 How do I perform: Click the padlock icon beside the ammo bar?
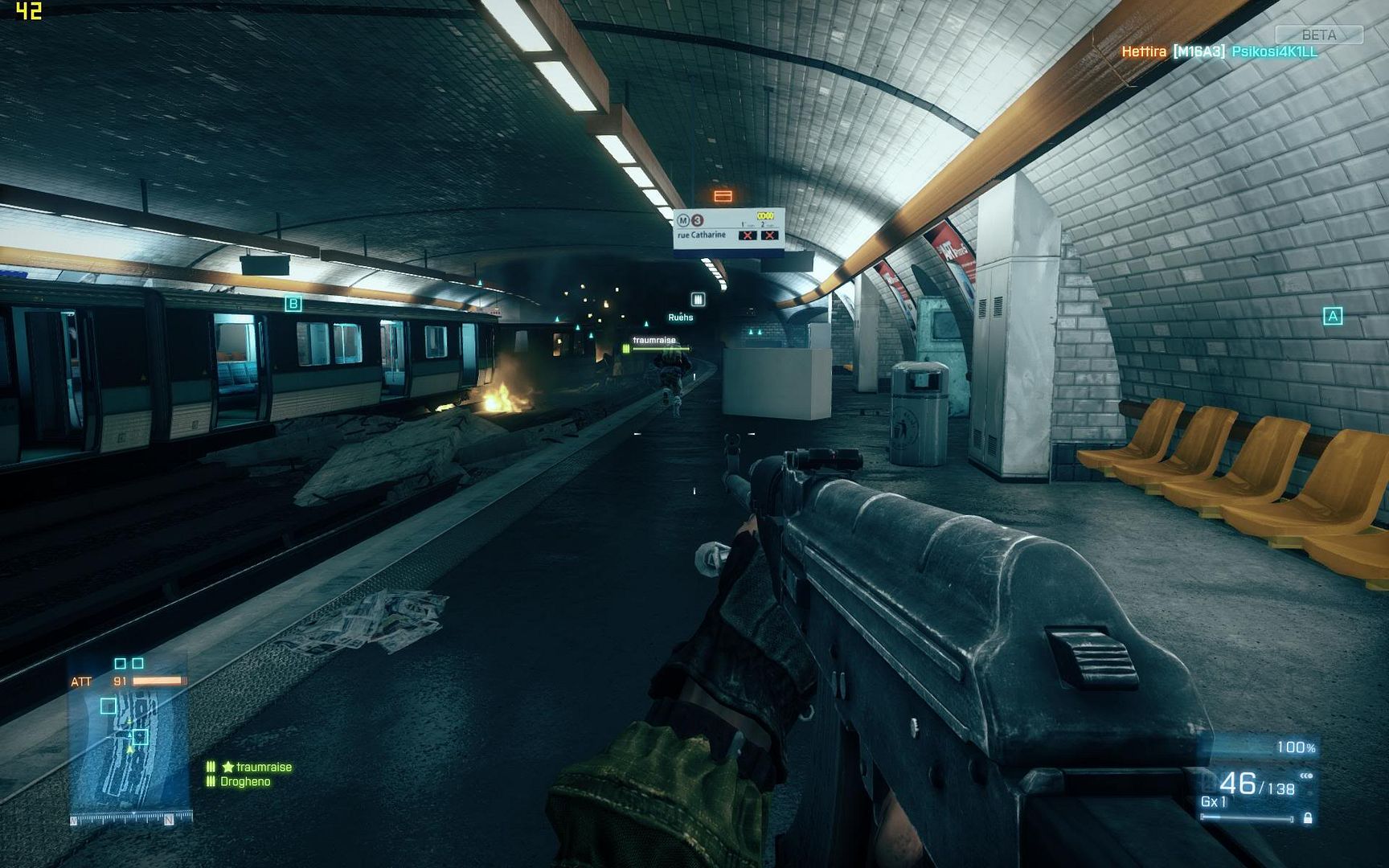click(x=1308, y=818)
